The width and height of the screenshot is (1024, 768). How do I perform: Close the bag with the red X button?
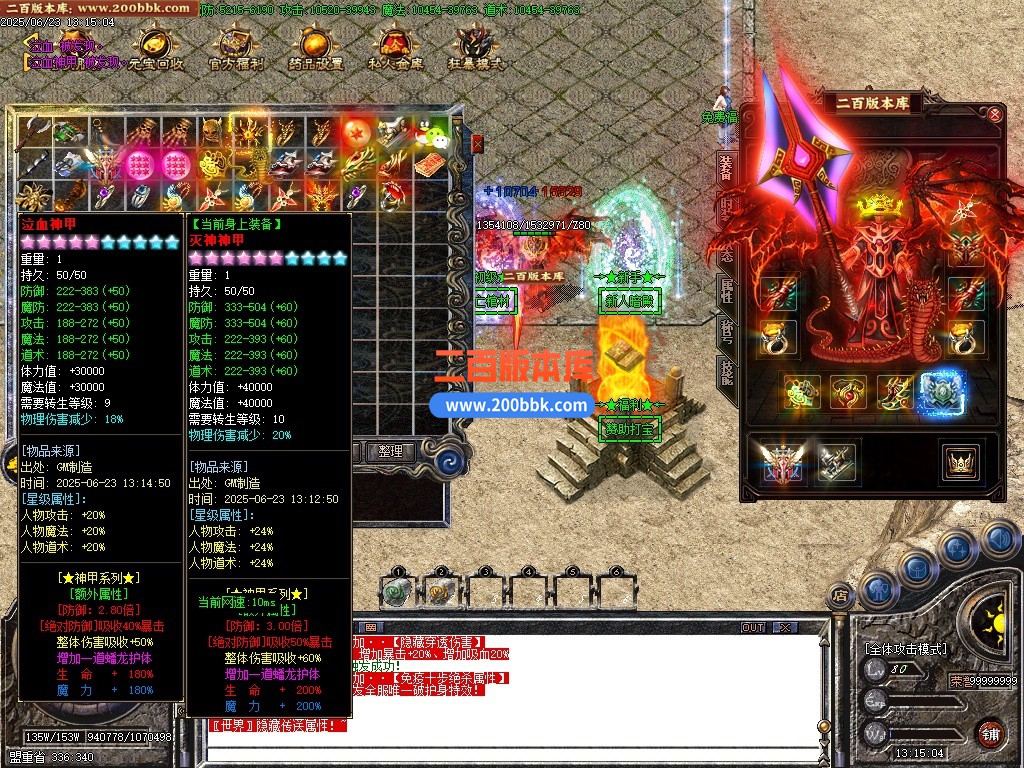pyautogui.click(x=478, y=144)
